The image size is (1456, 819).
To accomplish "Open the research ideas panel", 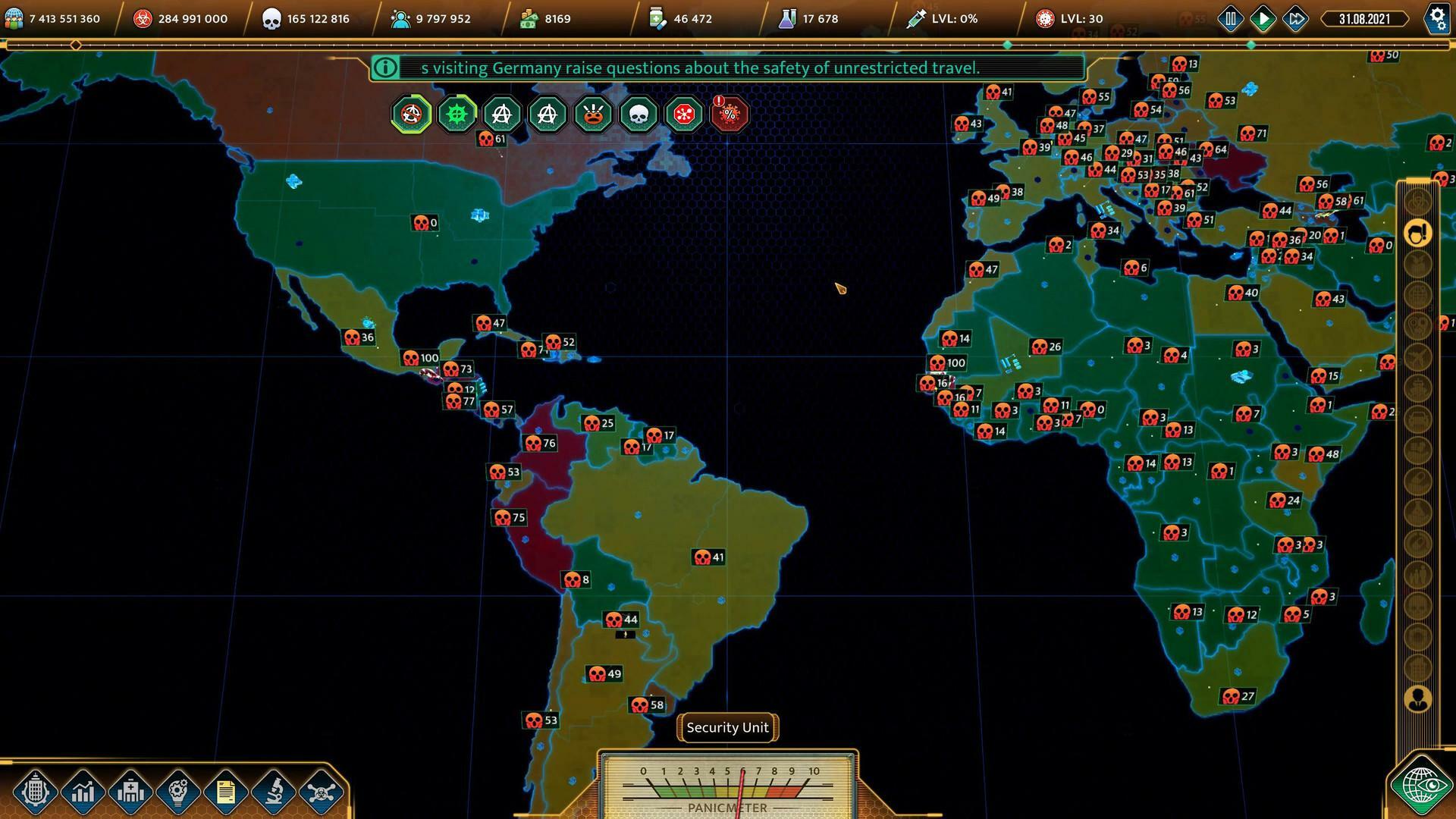I will click(177, 791).
